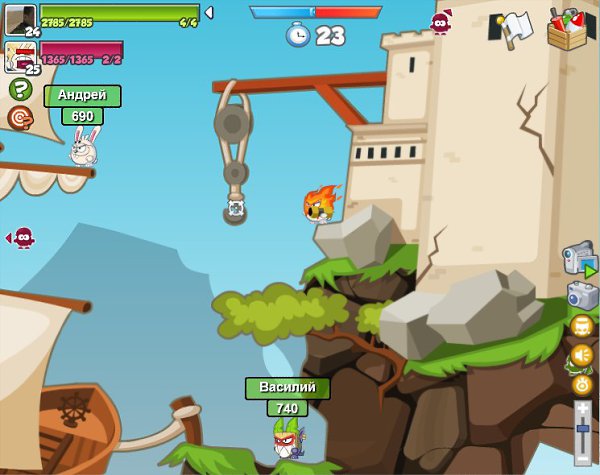Open the weapons crate inventory

(x=568, y=28)
